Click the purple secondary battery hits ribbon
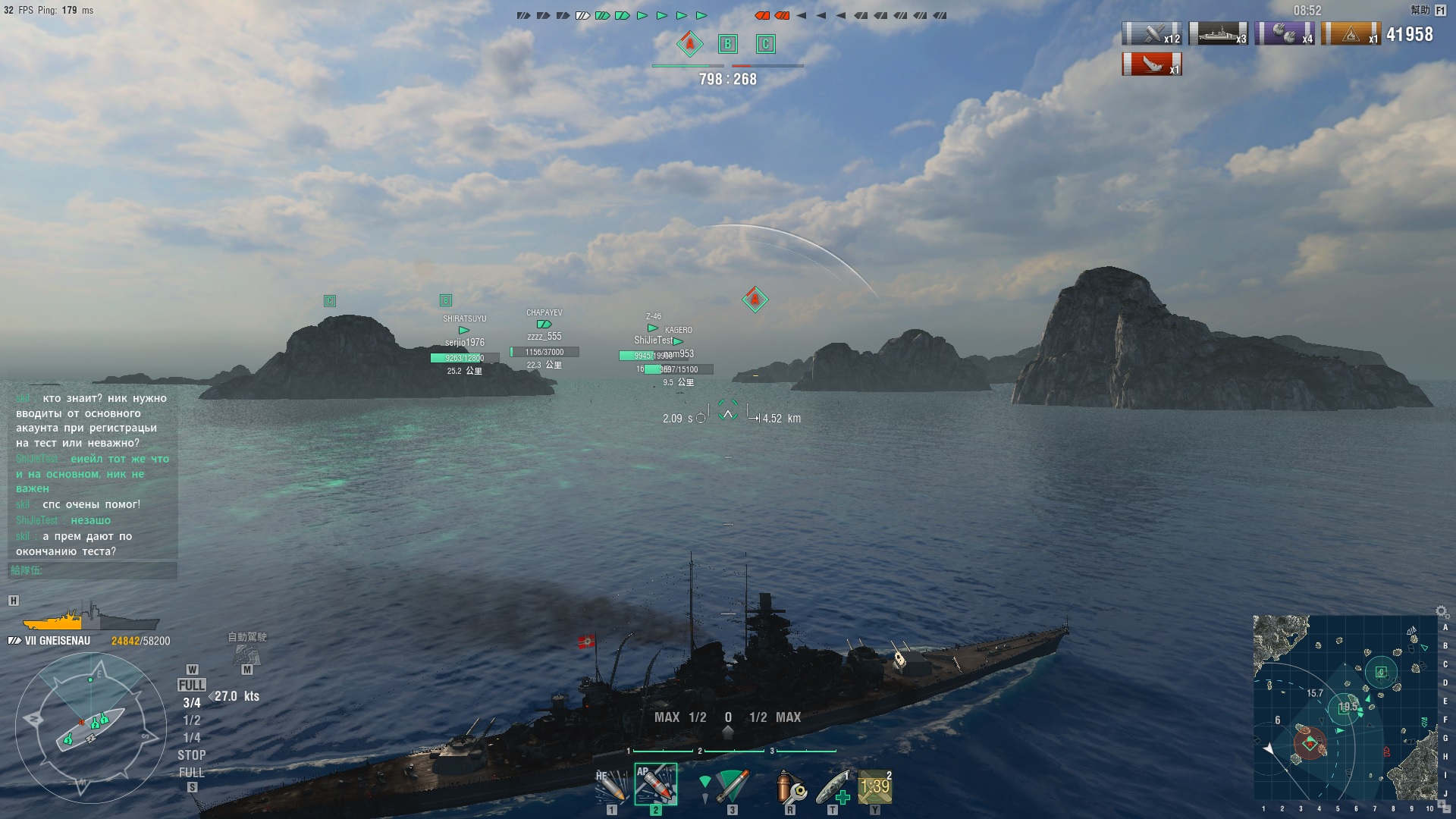This screenshot has height=819, width=1456. click(1284, 34)
